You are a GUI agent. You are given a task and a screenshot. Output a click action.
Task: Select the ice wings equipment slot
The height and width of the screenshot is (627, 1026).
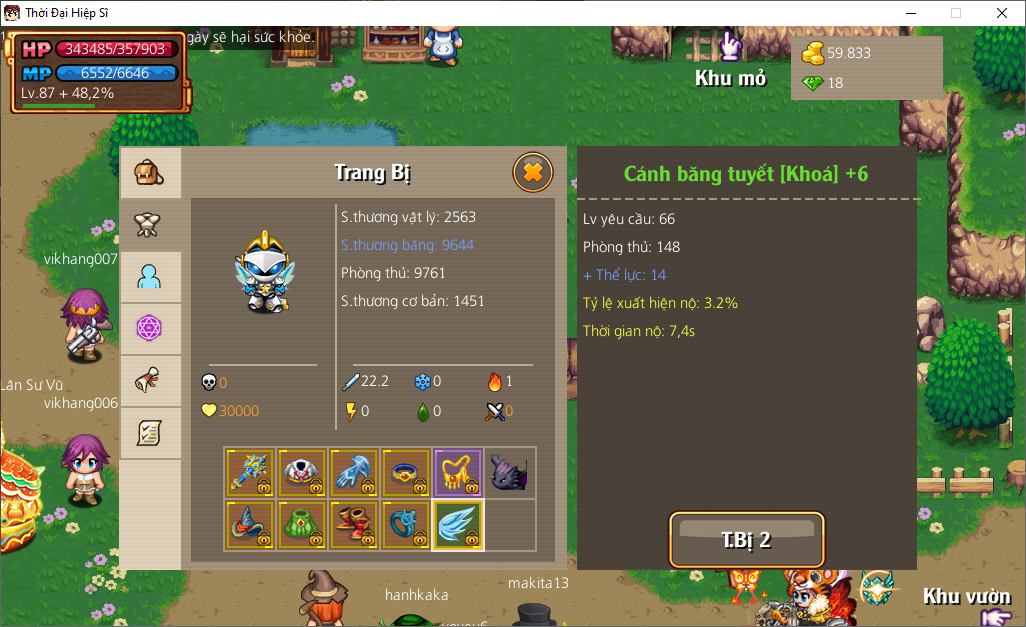point(458,525)
